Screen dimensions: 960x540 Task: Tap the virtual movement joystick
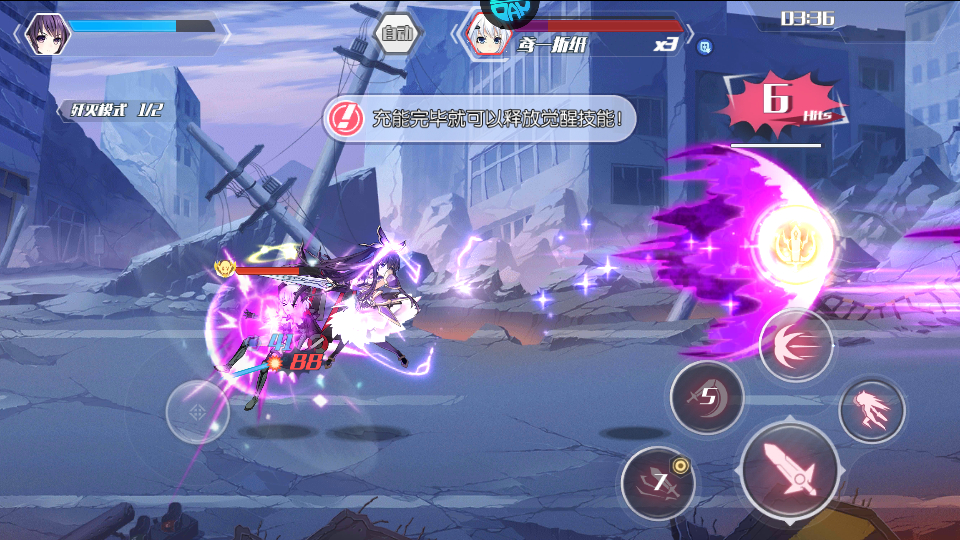click(197, 412)
